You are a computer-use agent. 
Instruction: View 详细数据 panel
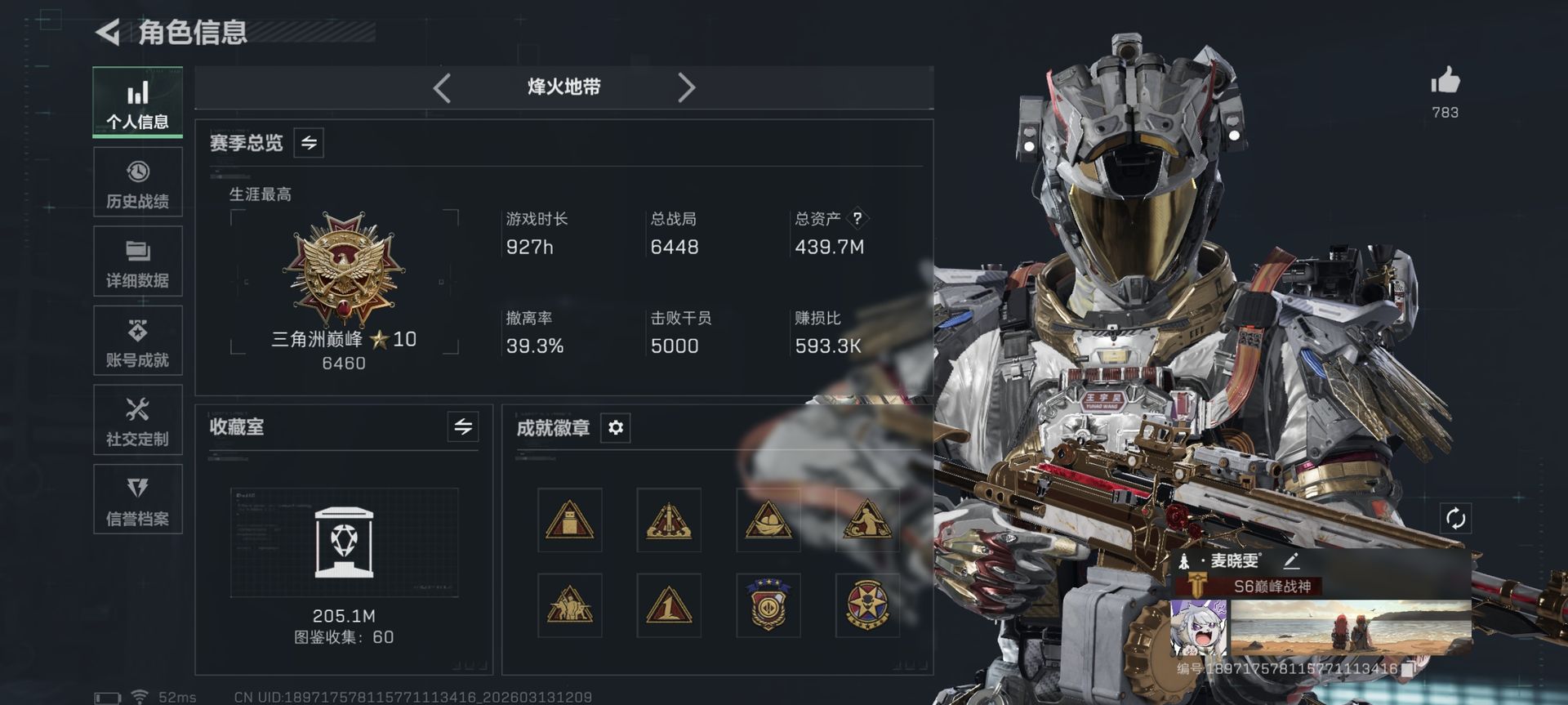click(x=137, y=261)
